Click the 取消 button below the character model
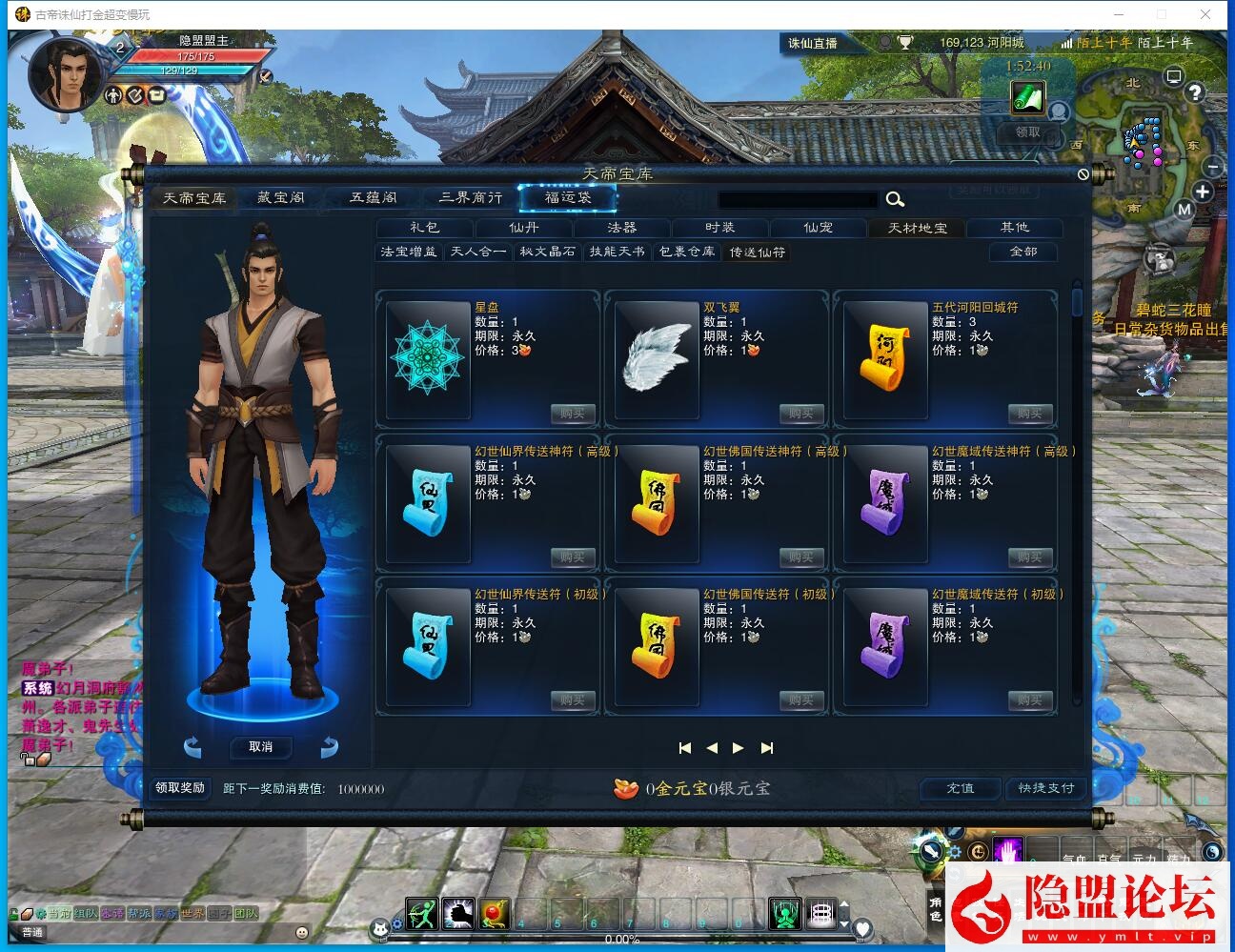 [x=260, y=747]
